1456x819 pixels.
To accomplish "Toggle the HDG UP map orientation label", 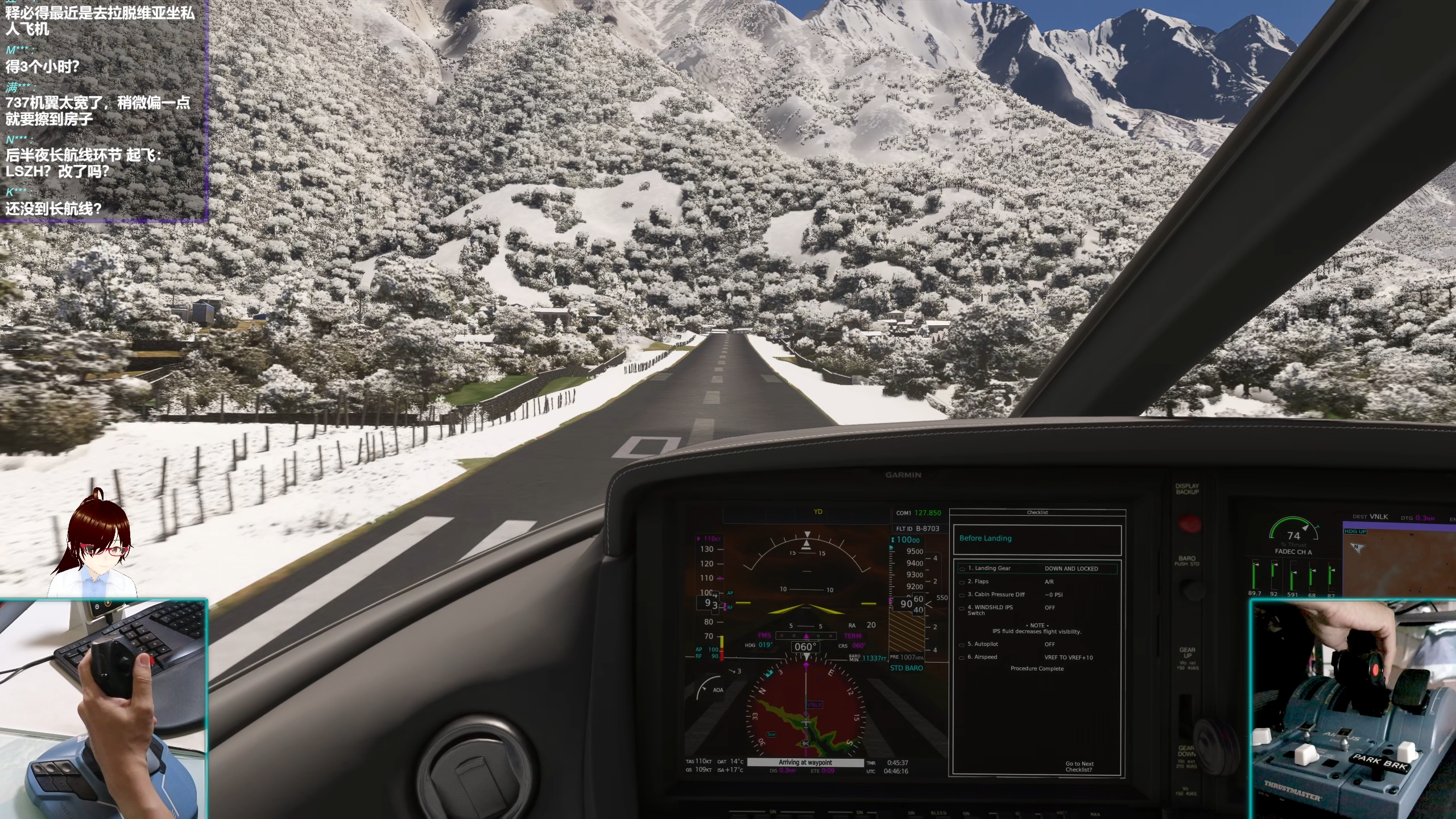I will [x=1355, y=531].
